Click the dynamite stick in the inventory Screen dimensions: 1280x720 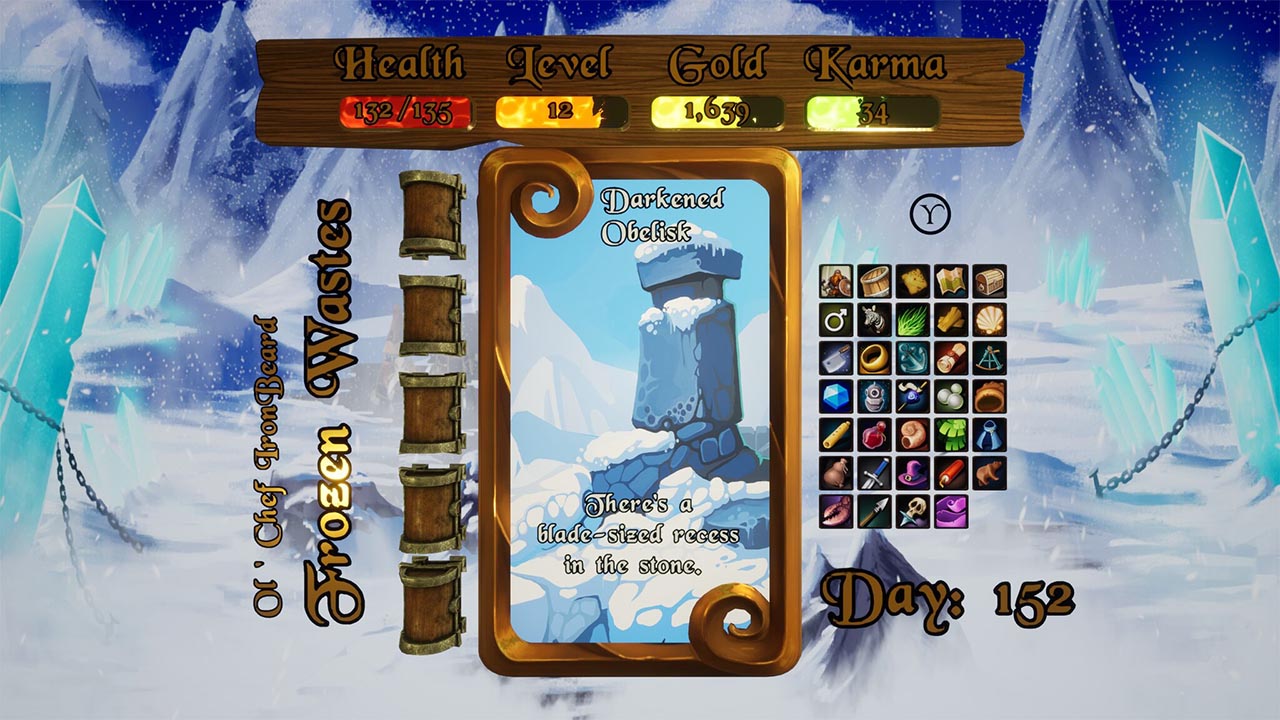(950, 471)
